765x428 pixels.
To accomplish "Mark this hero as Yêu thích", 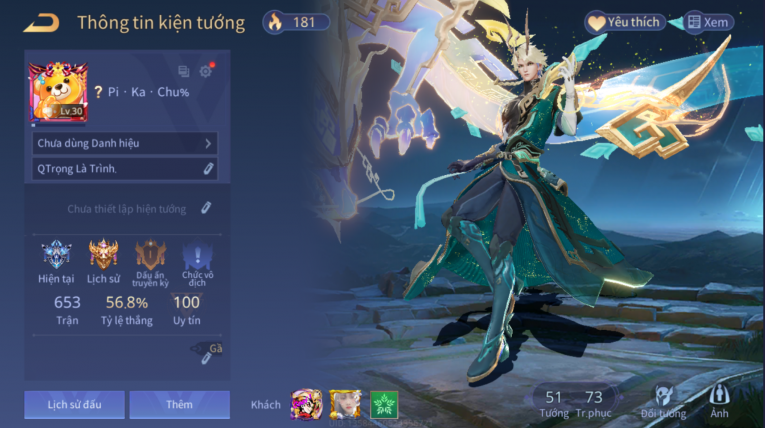I will click(x=625, y=22).
